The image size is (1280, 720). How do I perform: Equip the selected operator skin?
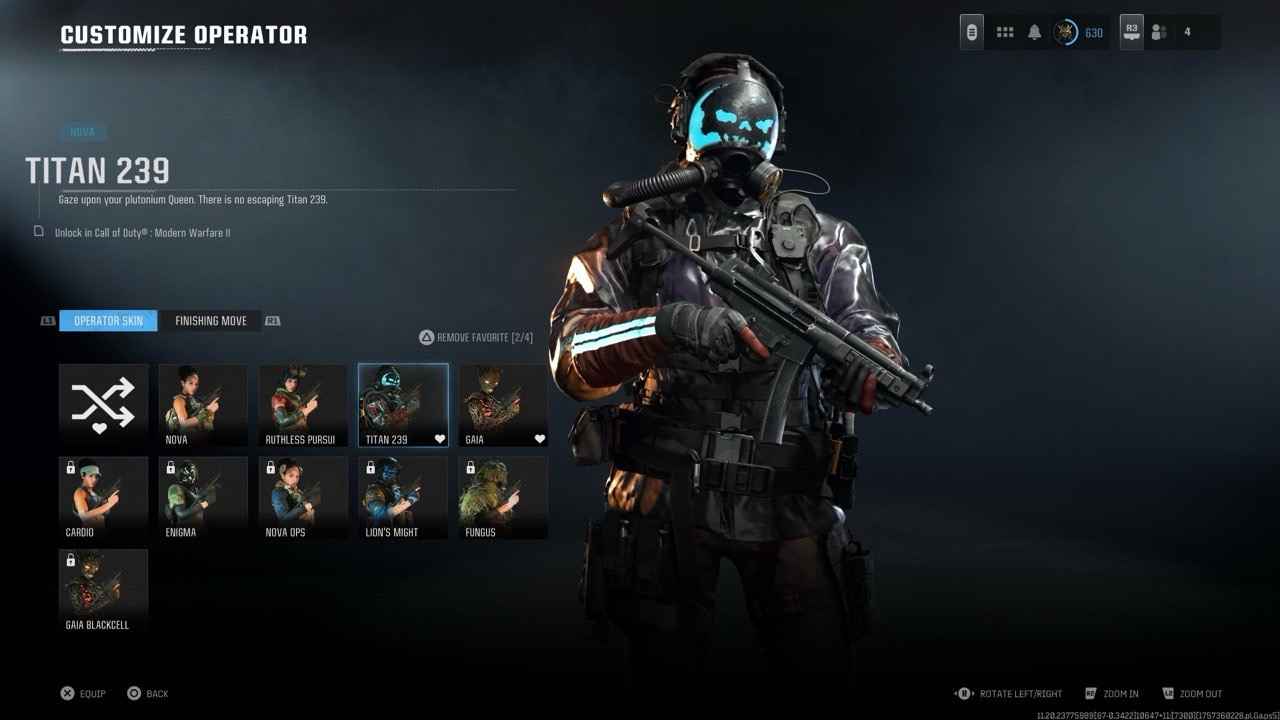coord(83,693)
